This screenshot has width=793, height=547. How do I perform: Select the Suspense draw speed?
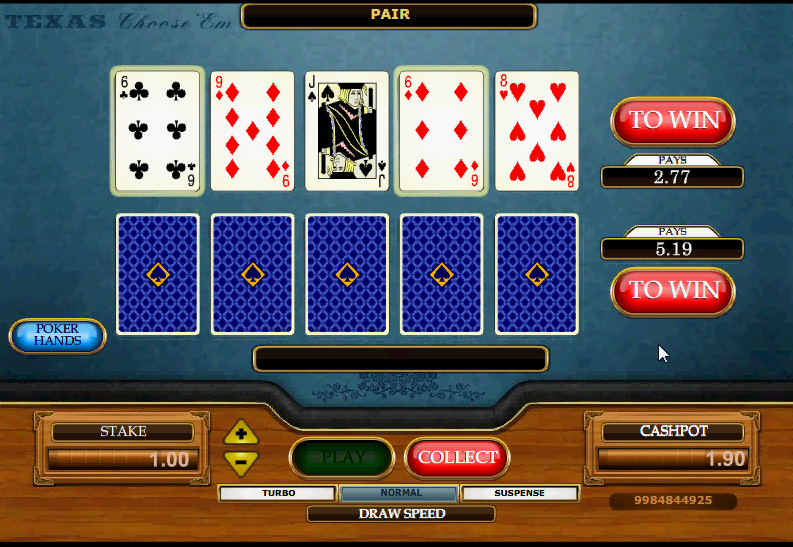coord(520,493)
